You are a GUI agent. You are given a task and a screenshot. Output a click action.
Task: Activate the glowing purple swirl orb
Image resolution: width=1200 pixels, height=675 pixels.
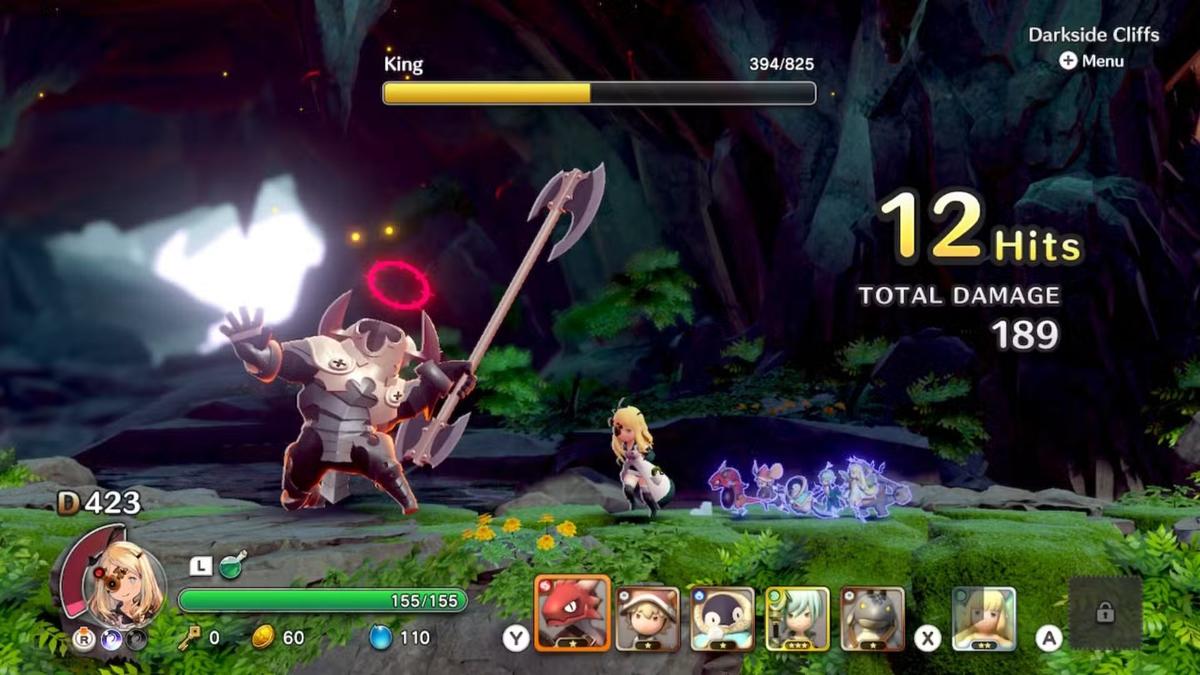coord(109,639)
